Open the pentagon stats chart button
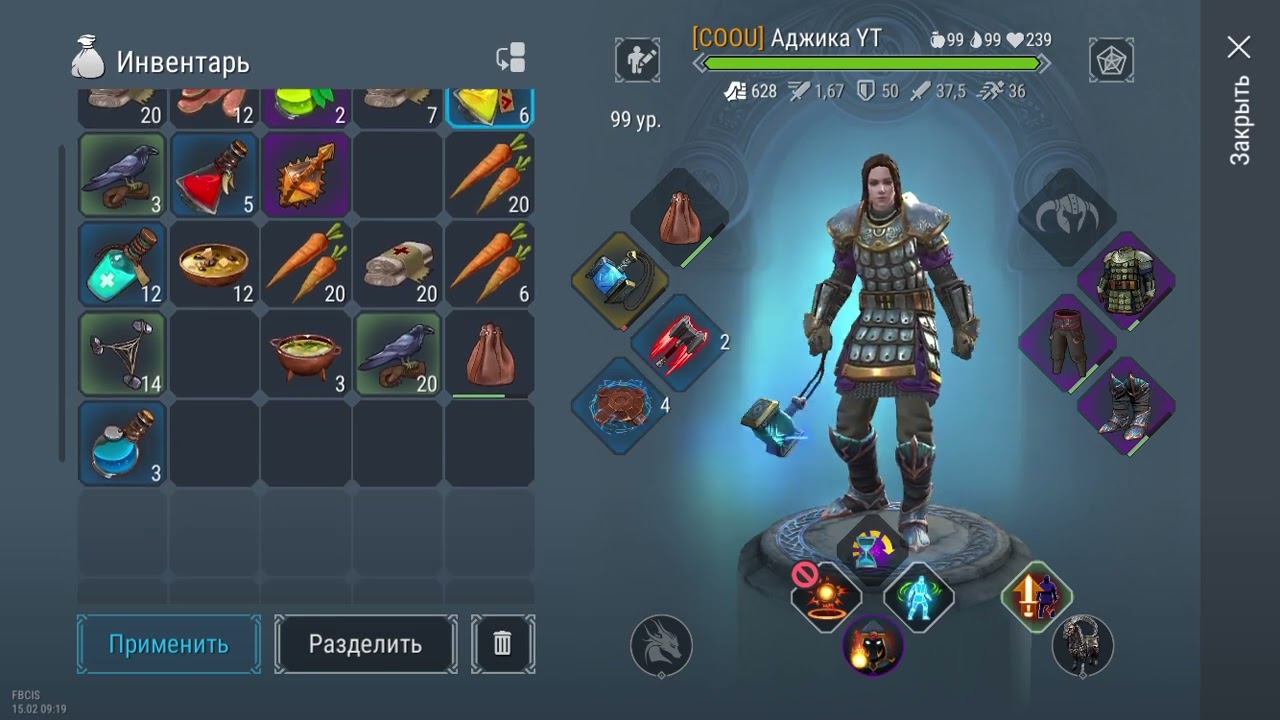Viewport: 1280px width, 720px height. [1111, 60]
